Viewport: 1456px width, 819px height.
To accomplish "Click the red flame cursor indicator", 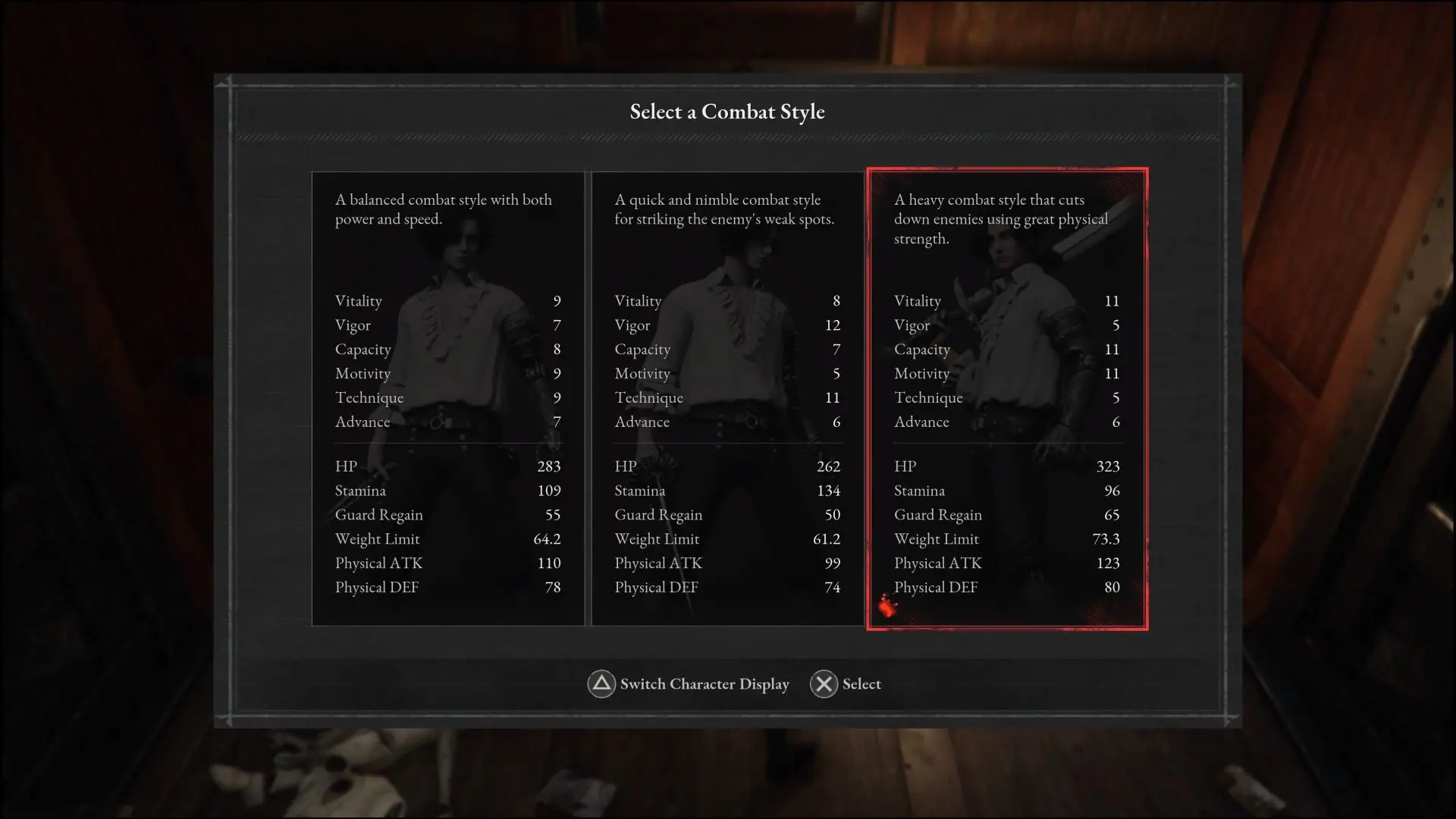I will pyautogui.click(x=888, y=606).
